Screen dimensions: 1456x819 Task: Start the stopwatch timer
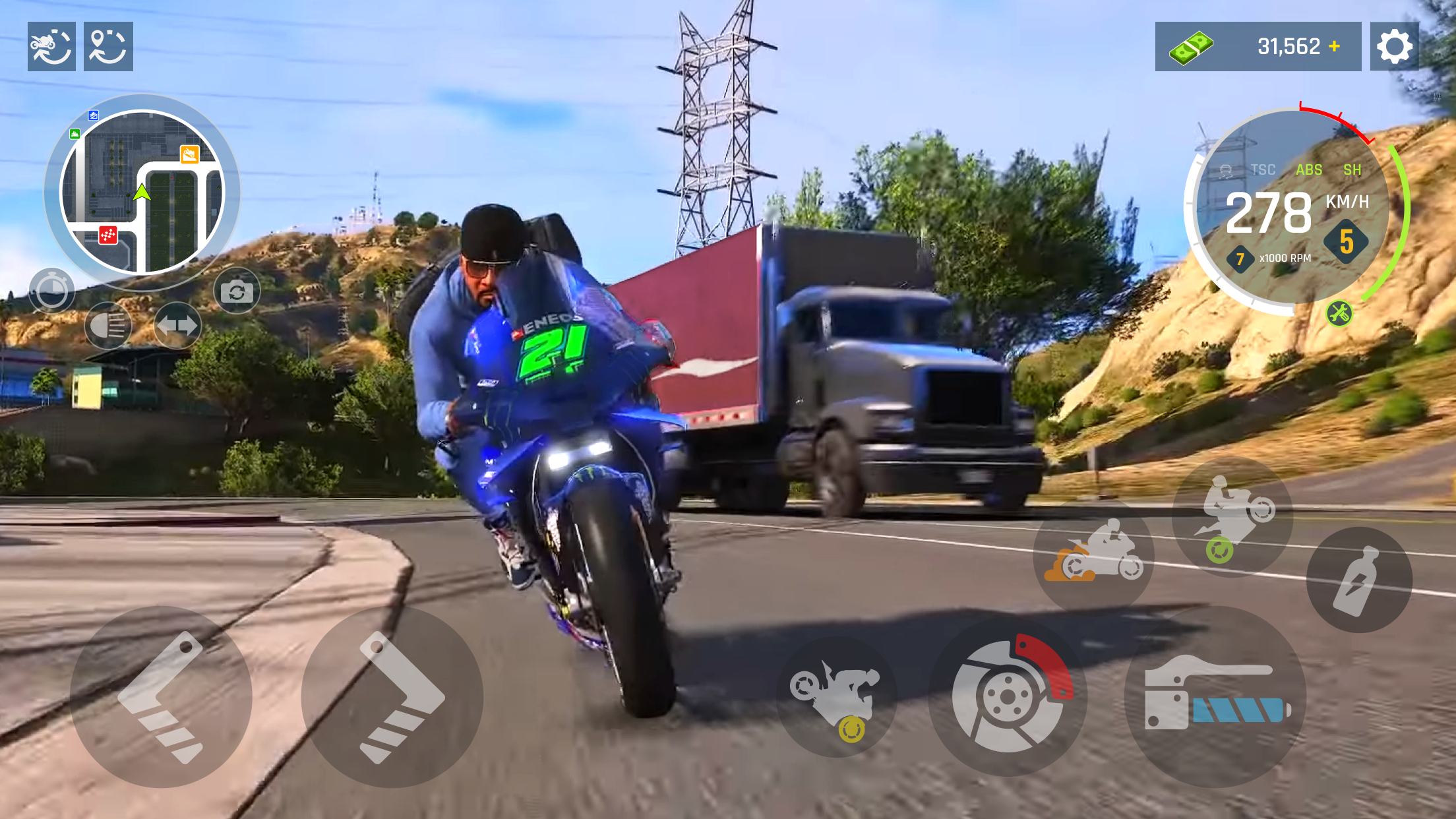53,289
